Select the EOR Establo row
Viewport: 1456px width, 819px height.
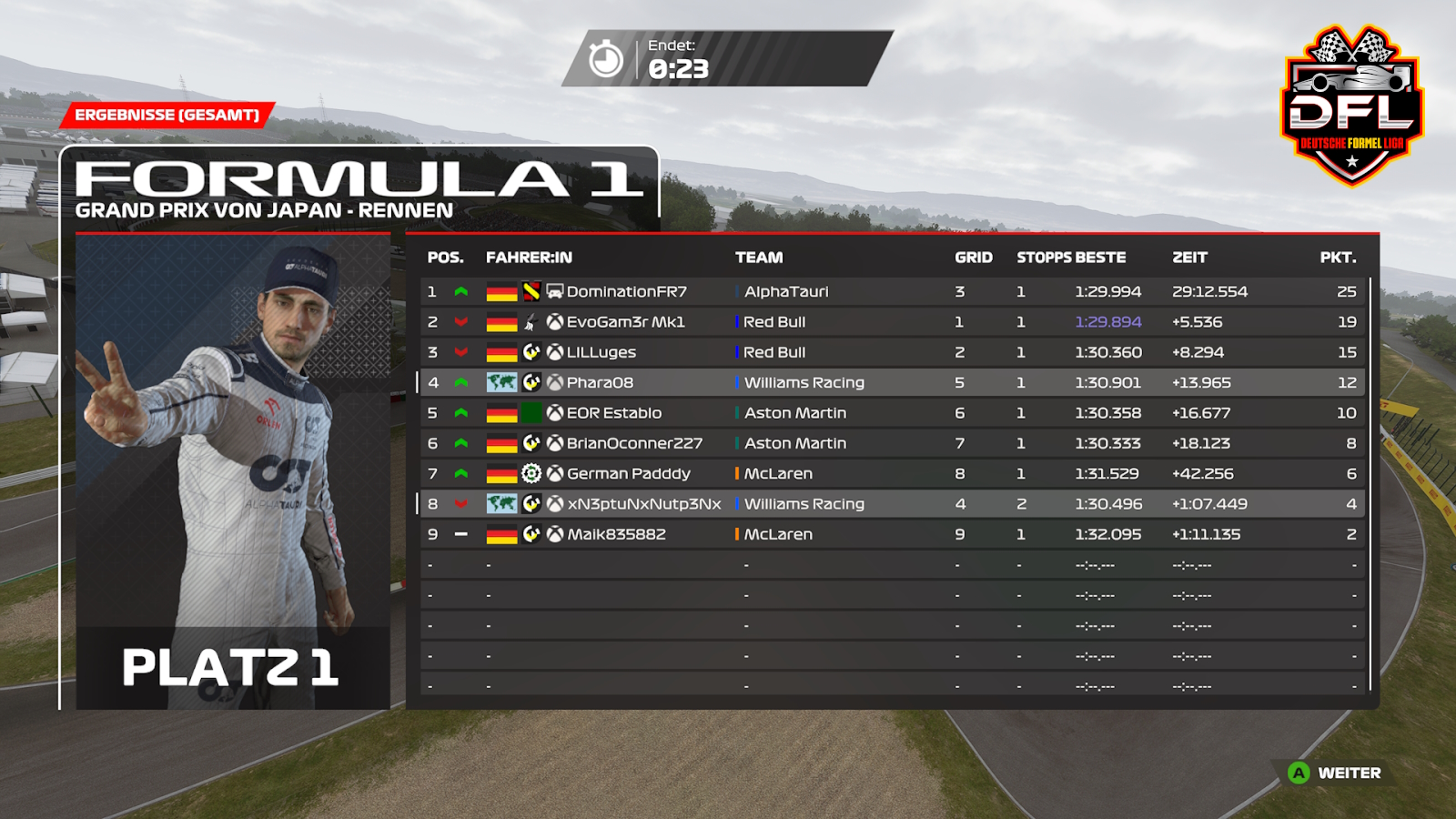tap(892, 413)
